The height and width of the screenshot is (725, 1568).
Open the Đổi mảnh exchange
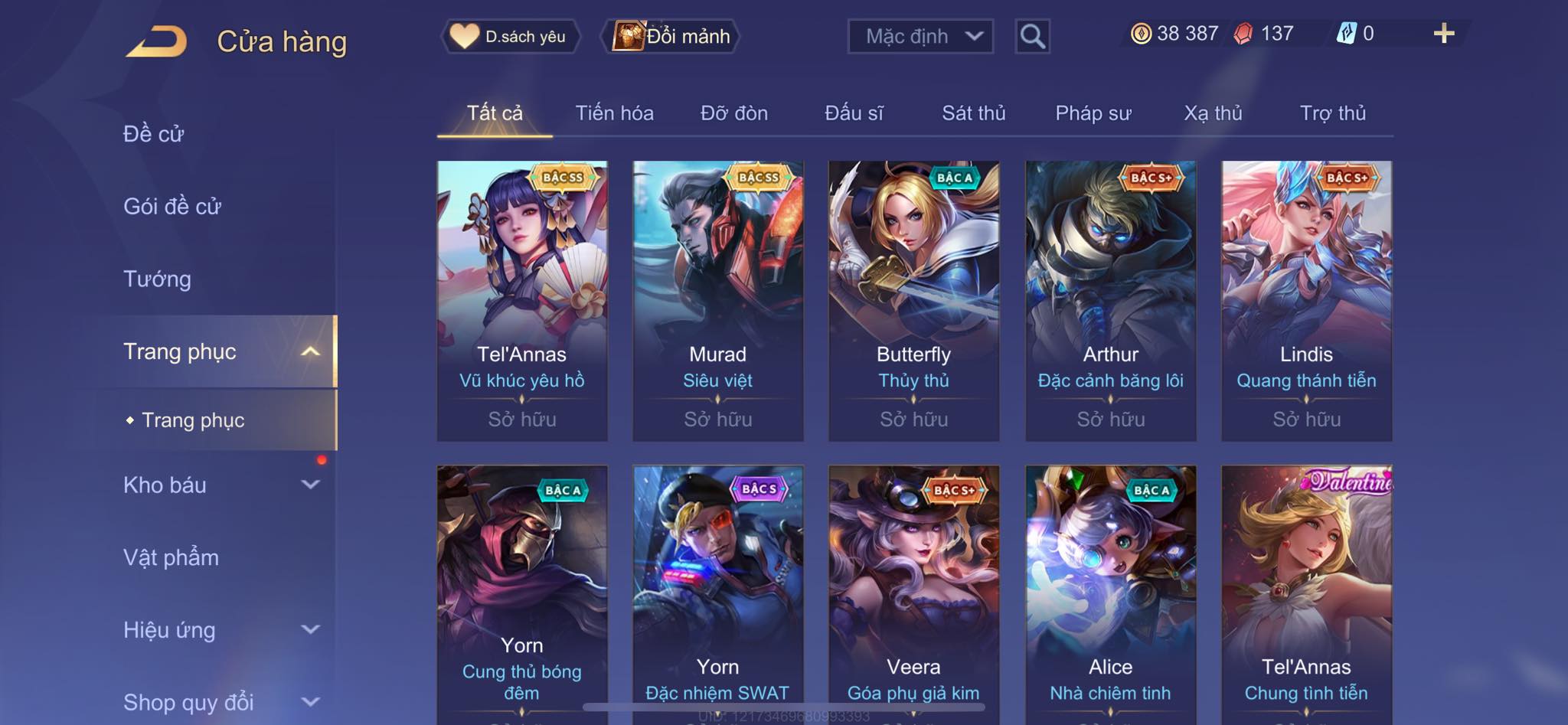click(672, 36)
